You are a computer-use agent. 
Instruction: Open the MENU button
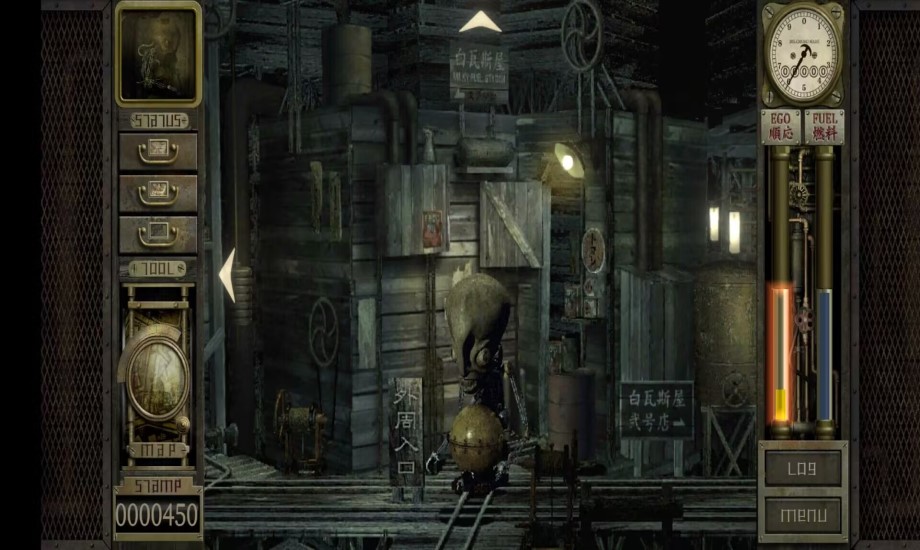pyautogui.click(x=802, y=516)
